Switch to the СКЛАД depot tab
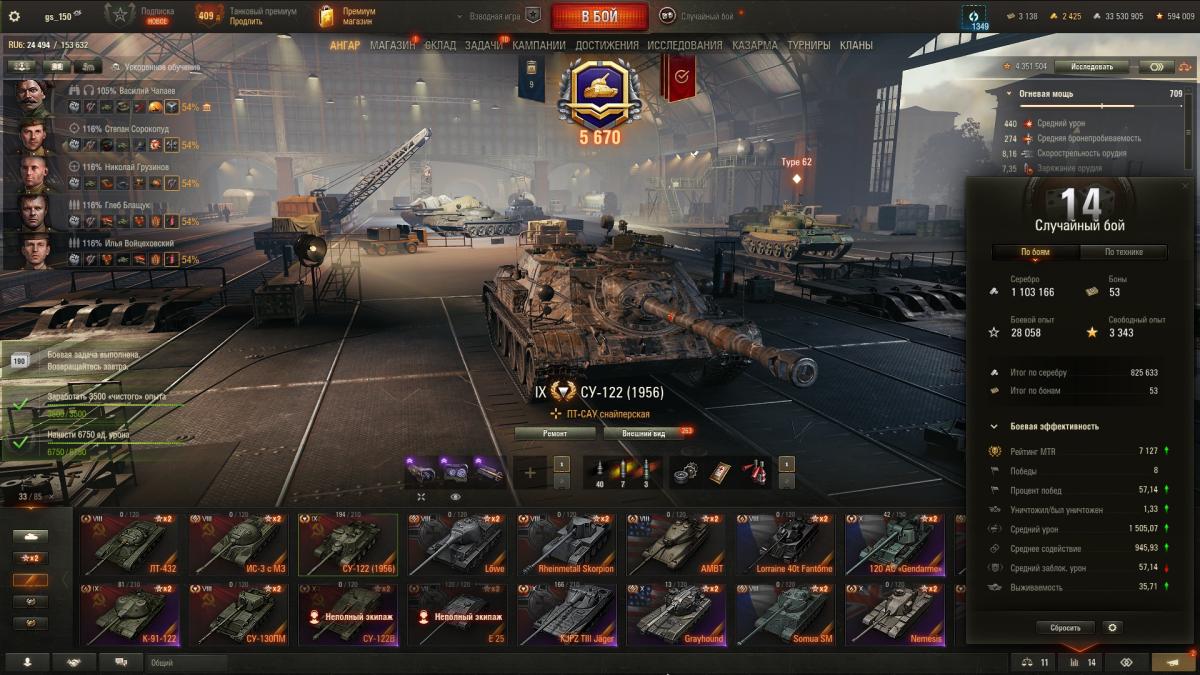 point(440,45)
